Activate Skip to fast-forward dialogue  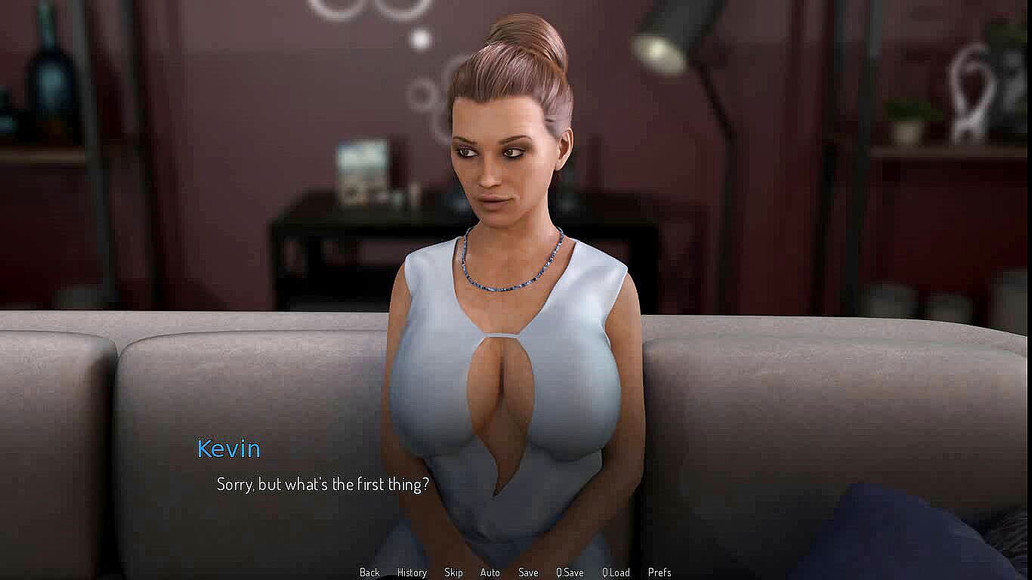[453, 572]
